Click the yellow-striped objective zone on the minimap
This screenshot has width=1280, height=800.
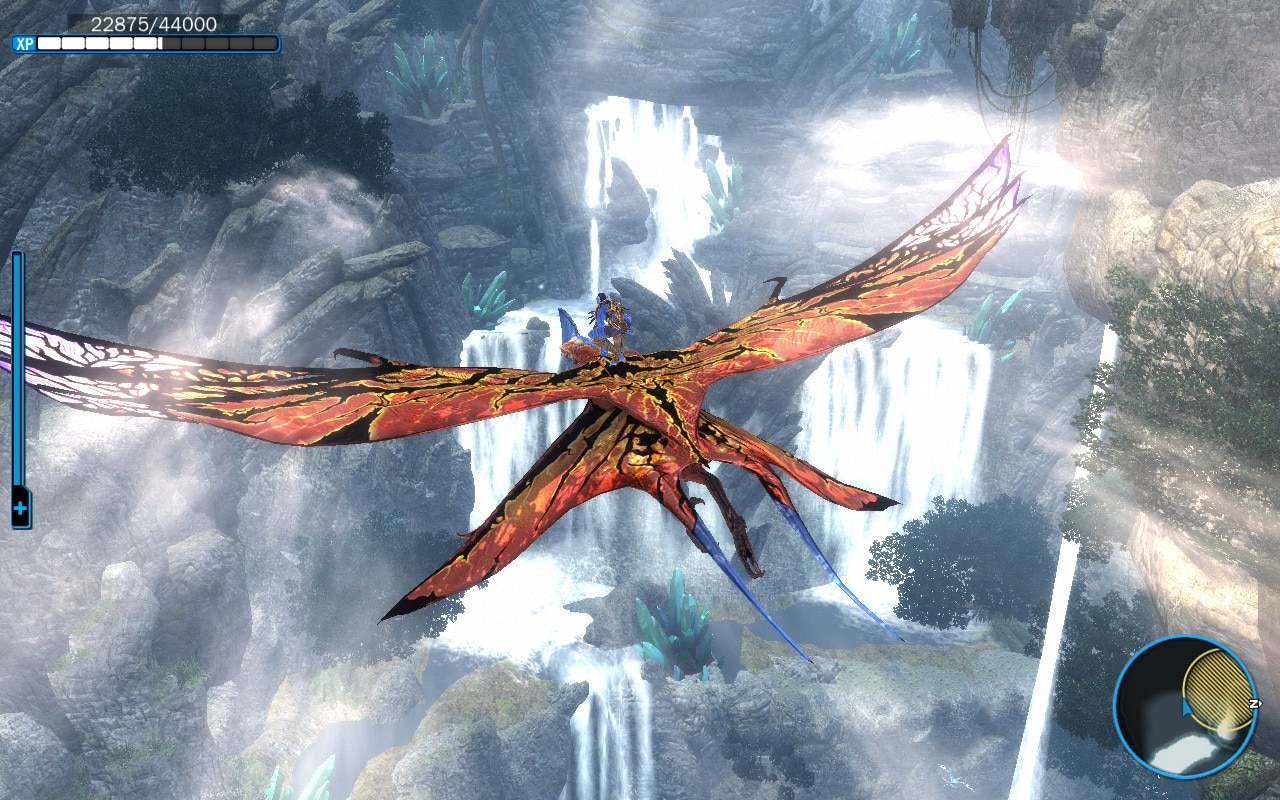[x=1219, y=690]
